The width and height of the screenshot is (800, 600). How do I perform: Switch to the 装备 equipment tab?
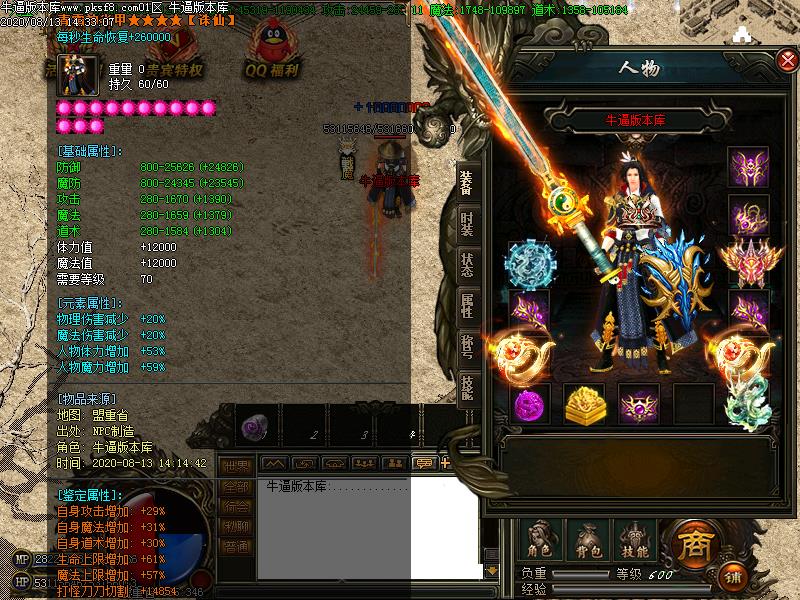coord(467,181)
